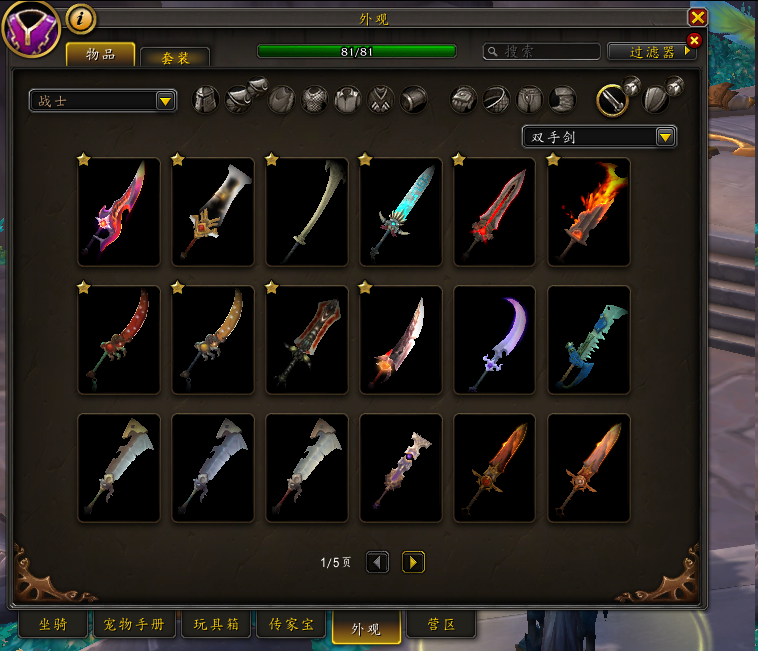Screen dimensions: 758x651
Task: Select the flaming orange greatsword appearance
Action: point(589,211)
